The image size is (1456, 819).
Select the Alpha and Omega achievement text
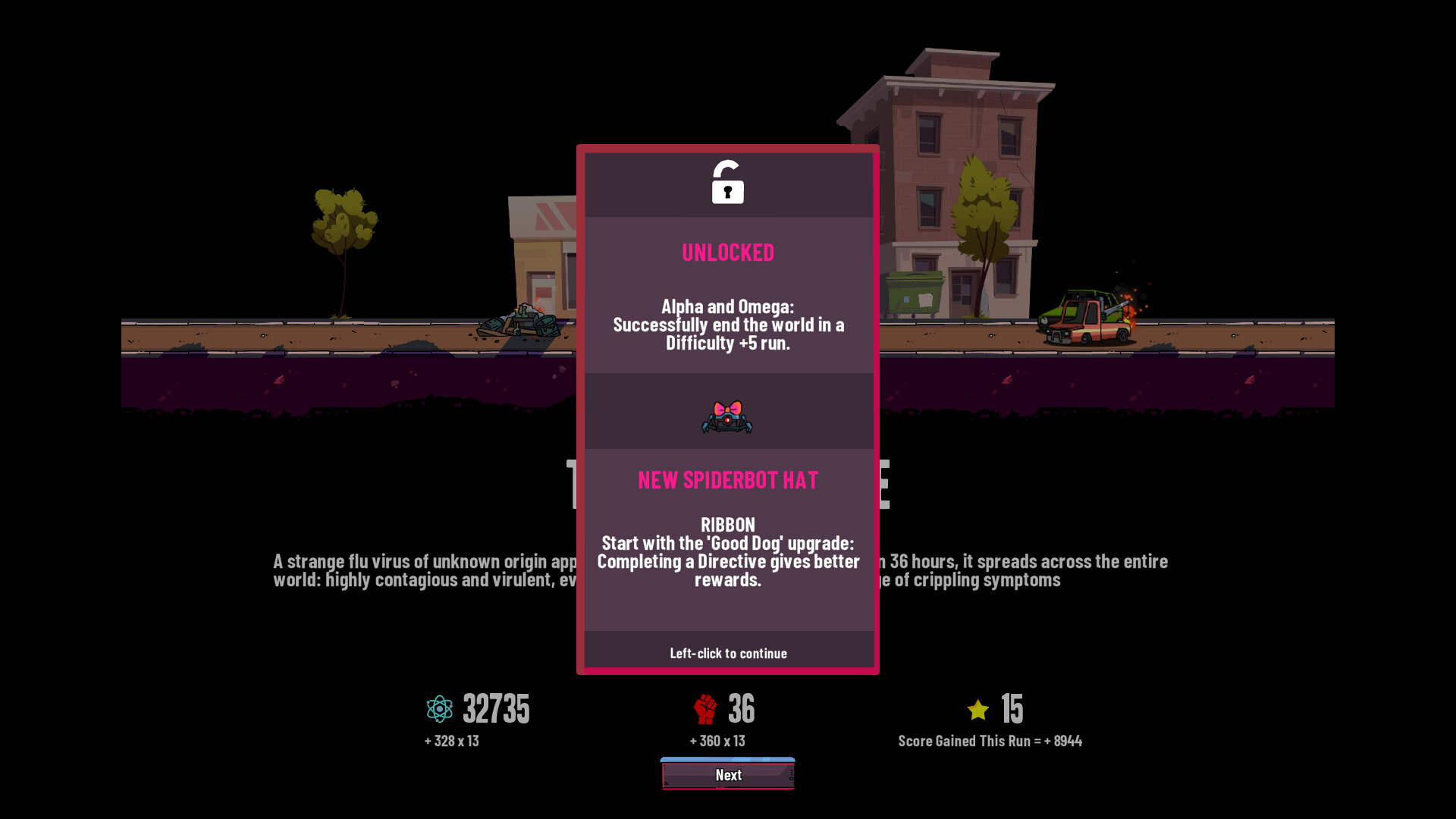coord(727,325)
